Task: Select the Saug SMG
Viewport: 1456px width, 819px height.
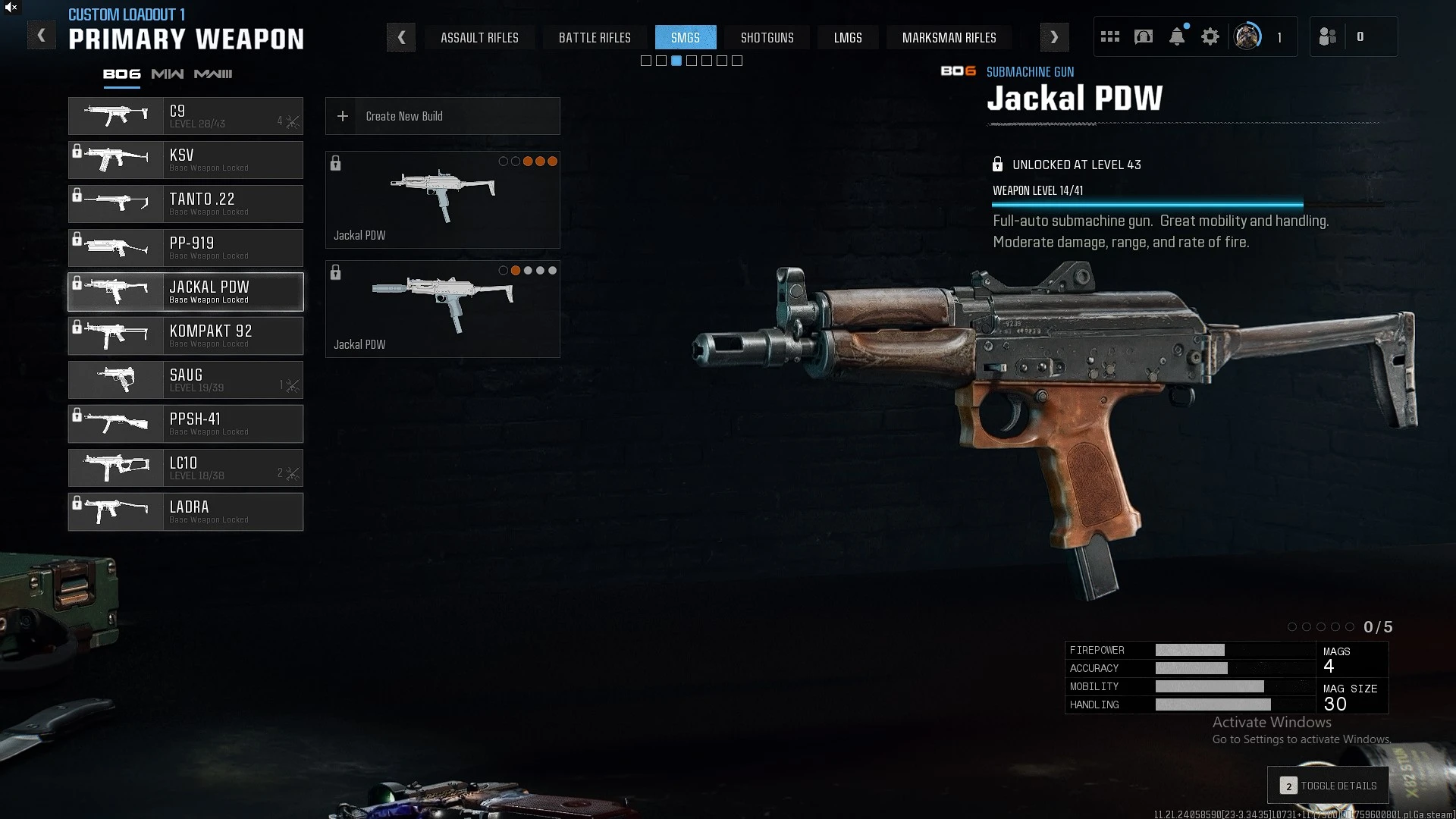Action: [186, 380]
